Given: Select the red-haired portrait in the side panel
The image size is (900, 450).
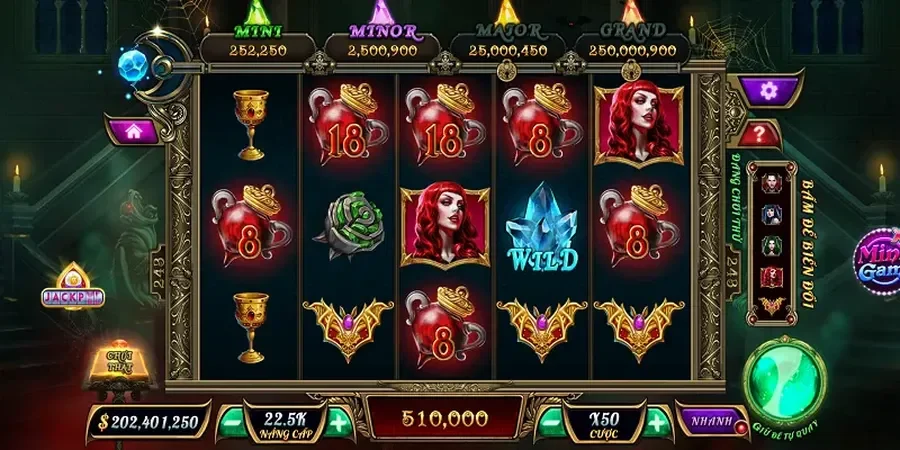Looking at the screenshot, I should tap(772, 276).
